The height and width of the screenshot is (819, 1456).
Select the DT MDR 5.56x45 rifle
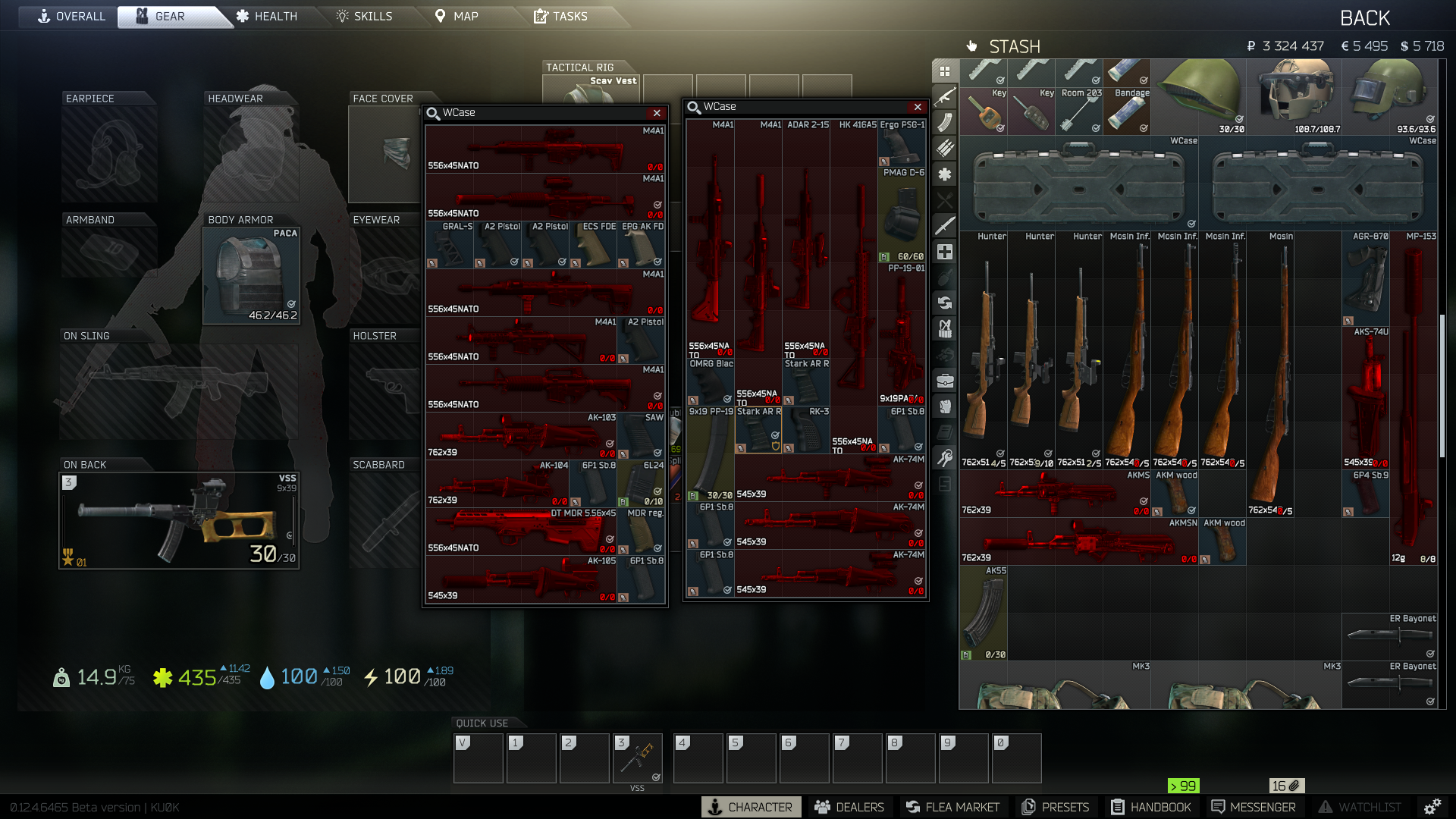click(522, 531)
